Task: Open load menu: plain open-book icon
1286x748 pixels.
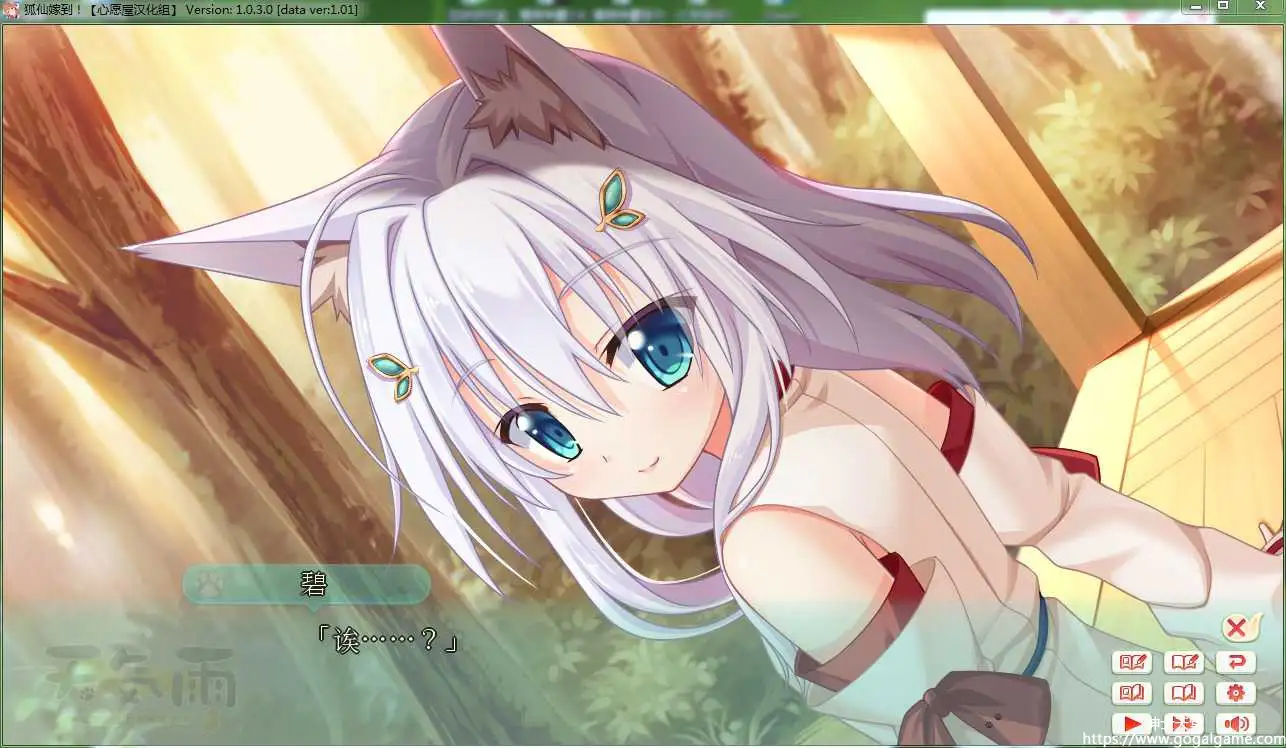Action: [1184, 692]
